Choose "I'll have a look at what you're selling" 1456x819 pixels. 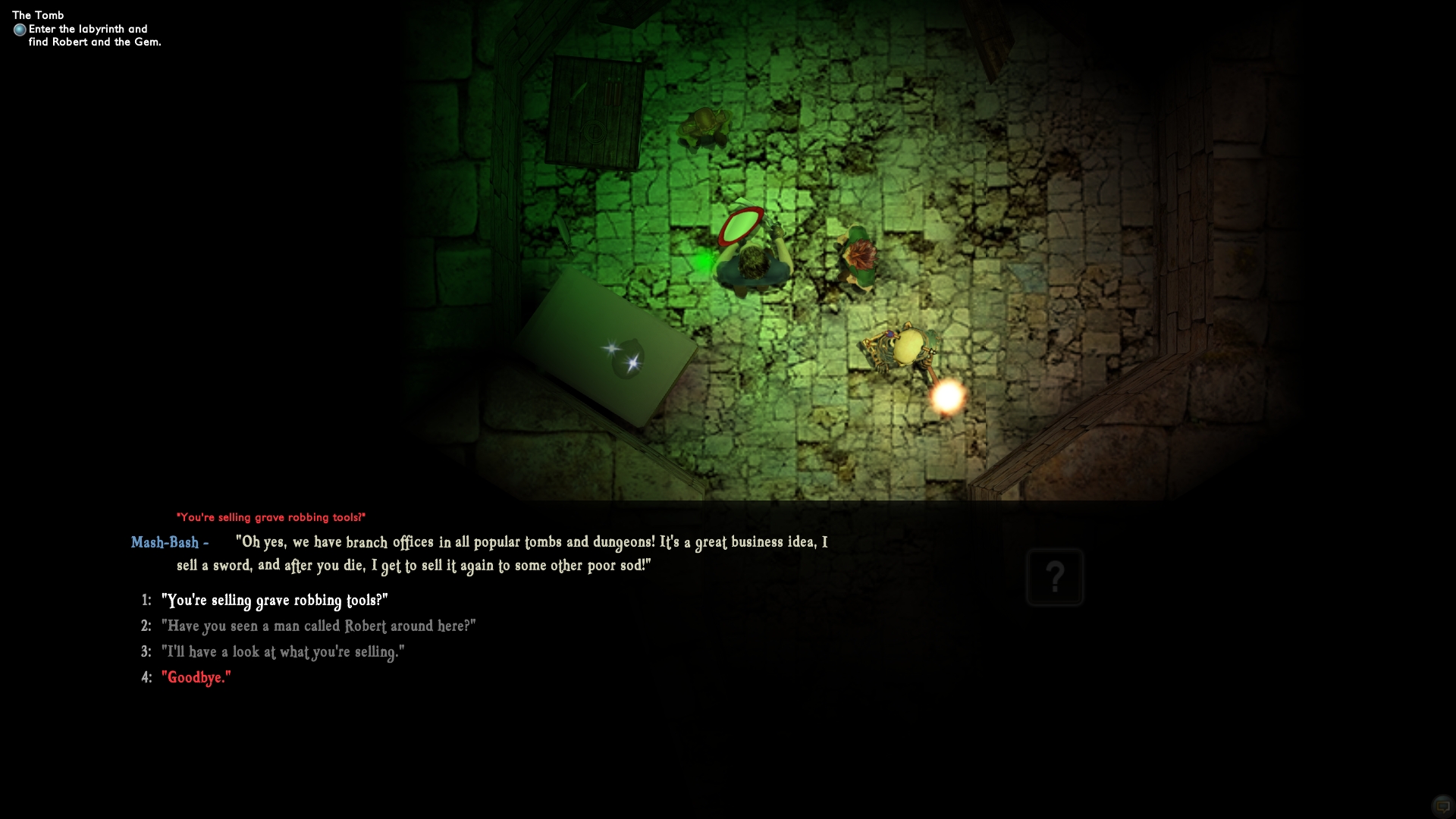282,652
